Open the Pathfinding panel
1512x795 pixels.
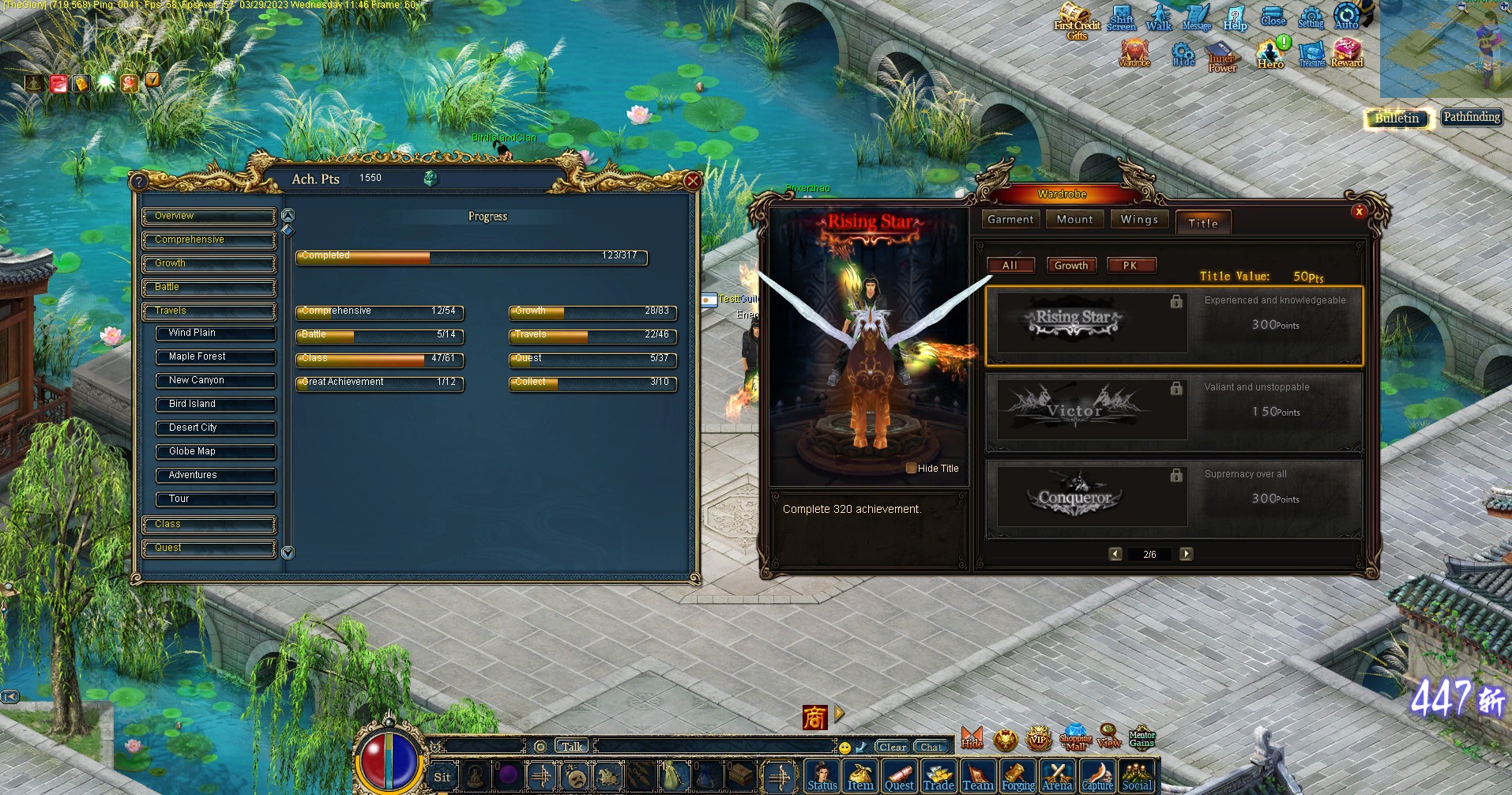click(x=1471, y=117)
